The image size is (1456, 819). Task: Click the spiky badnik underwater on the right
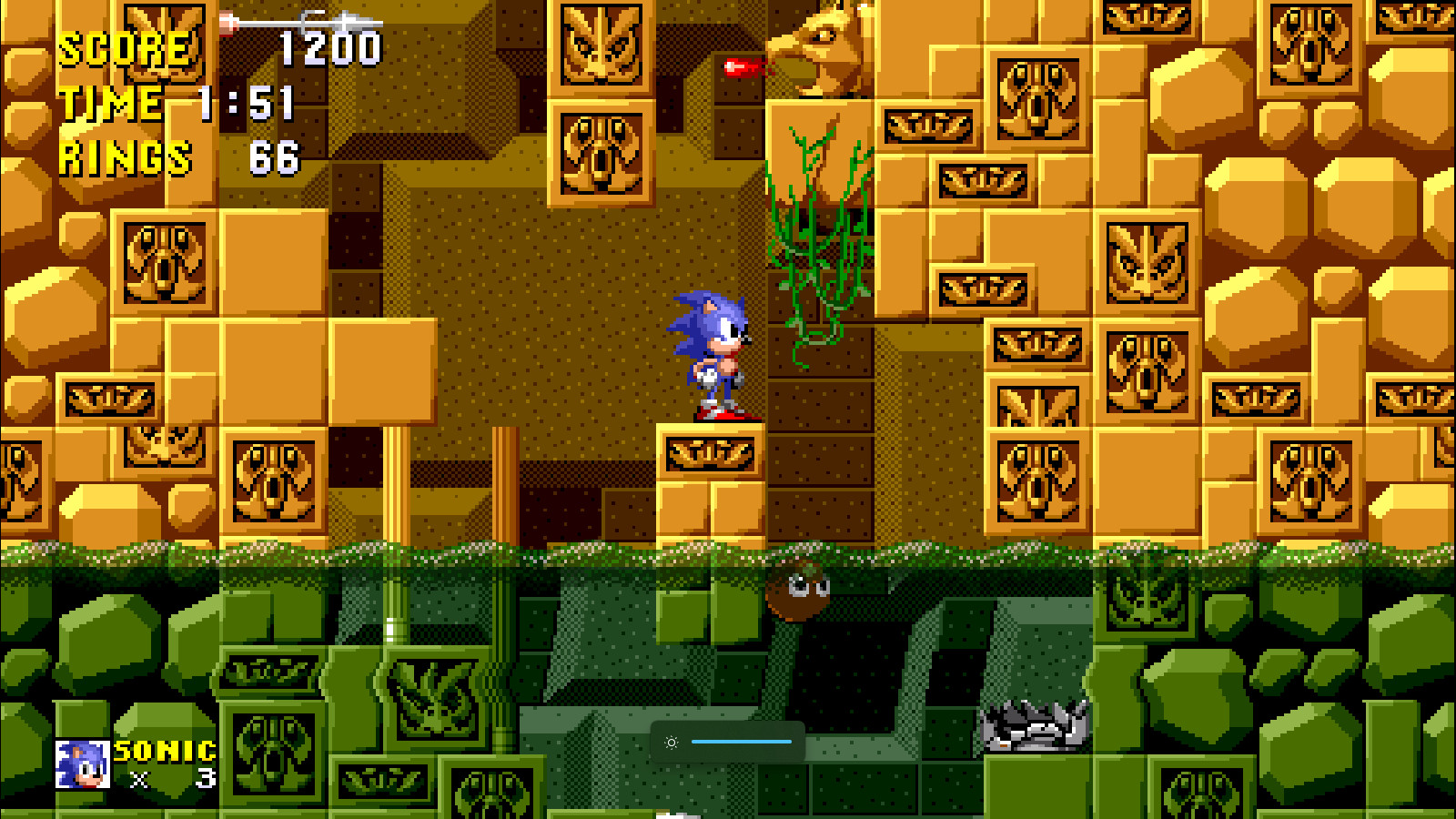(x=1033, y=723)
